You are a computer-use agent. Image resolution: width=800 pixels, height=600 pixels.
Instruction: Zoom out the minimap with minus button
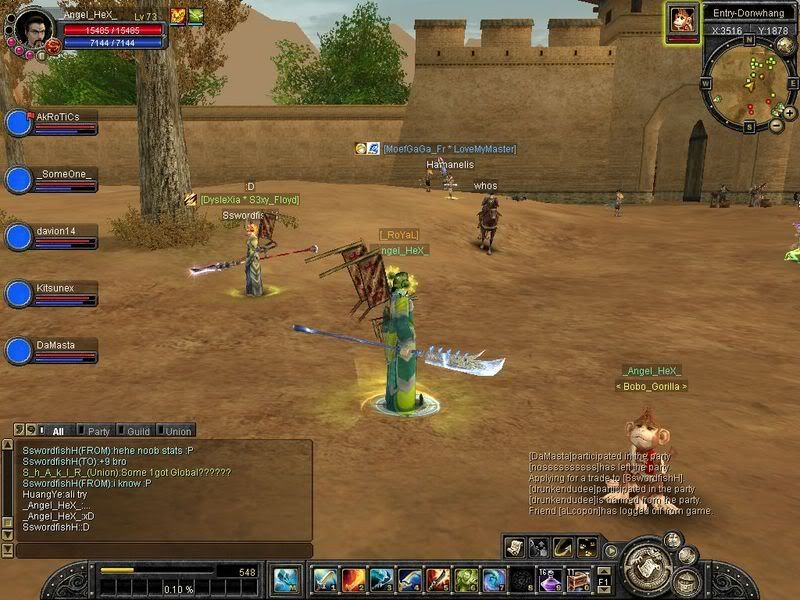coord(776,126)
